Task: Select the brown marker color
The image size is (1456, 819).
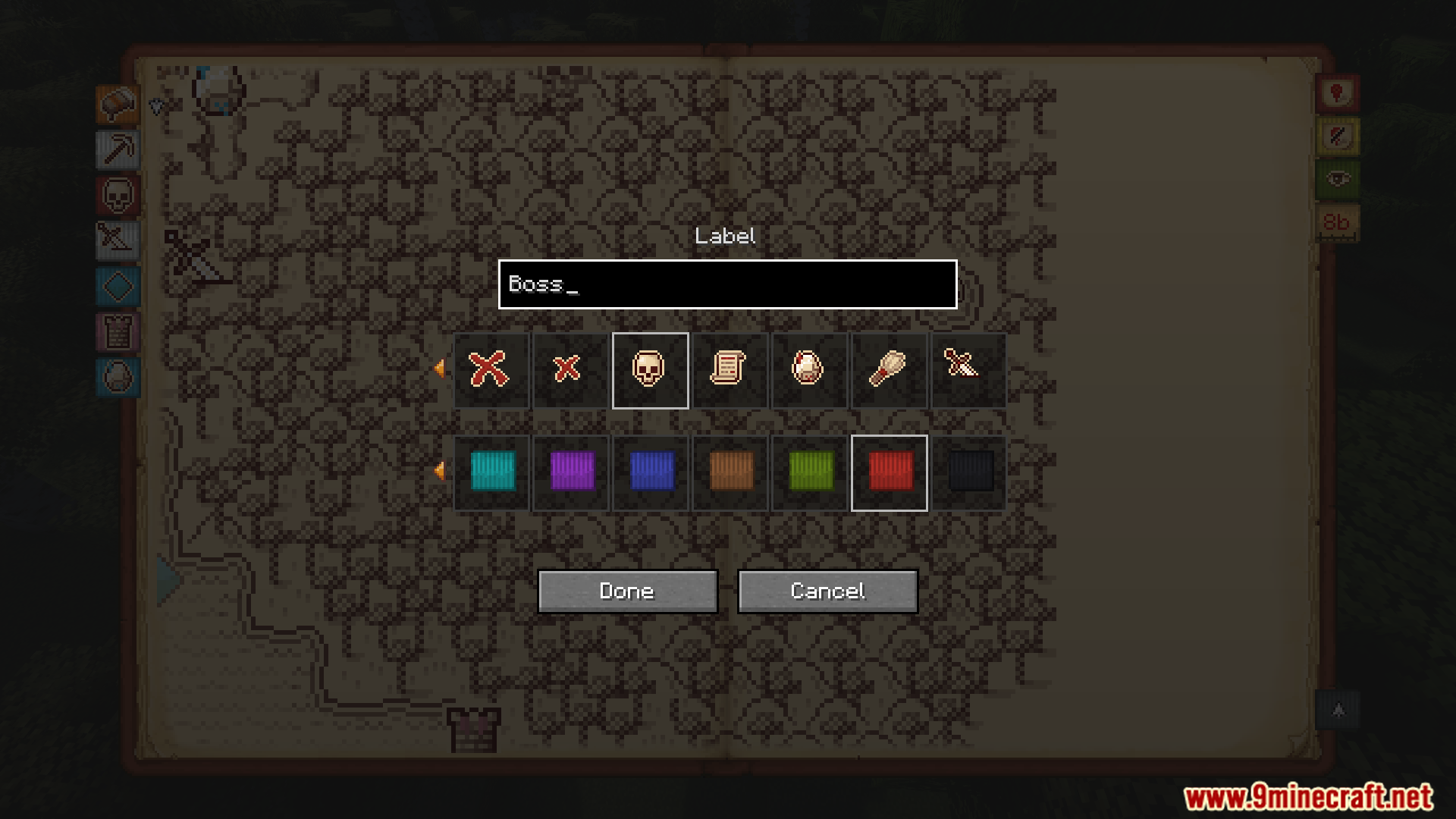Action: 731,472
